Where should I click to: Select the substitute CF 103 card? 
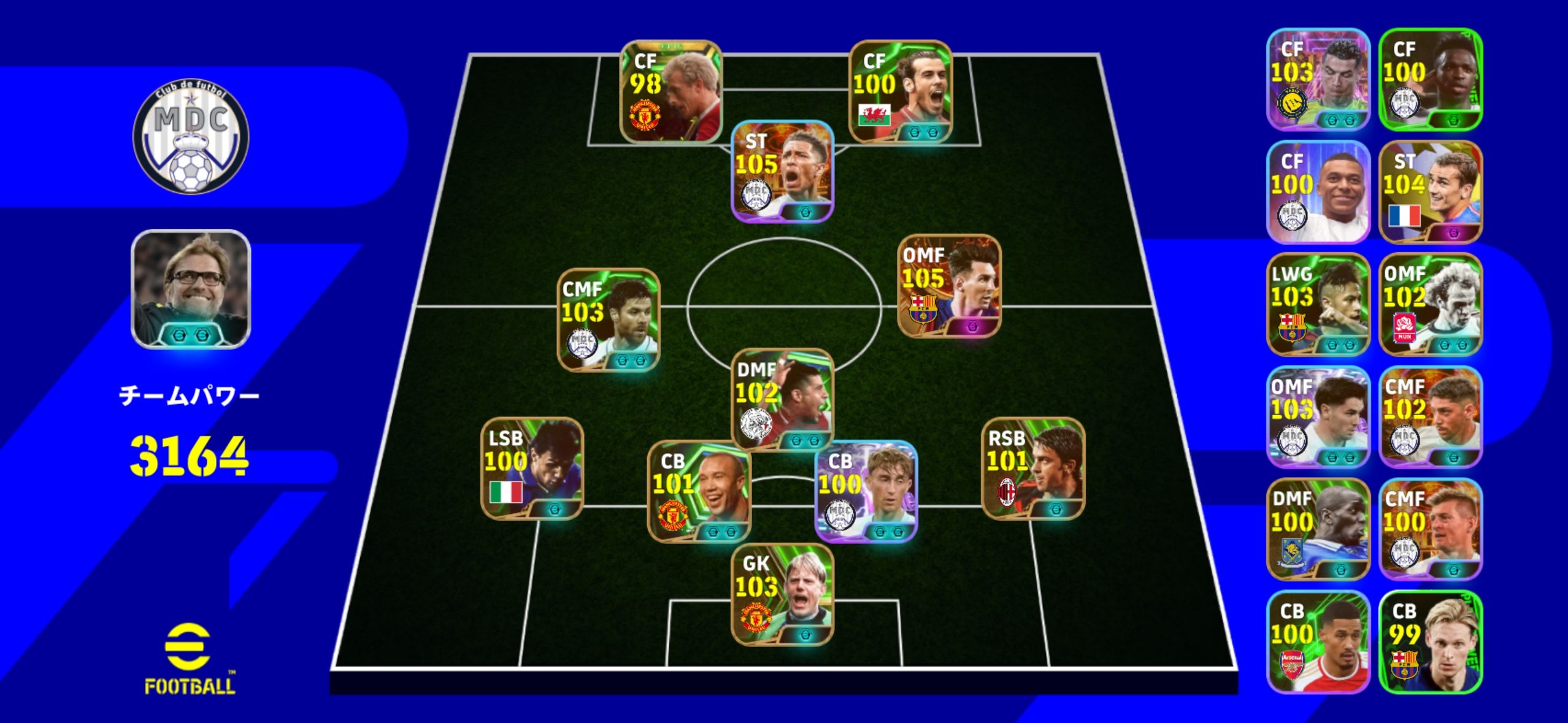click(x=1318, y=79)
